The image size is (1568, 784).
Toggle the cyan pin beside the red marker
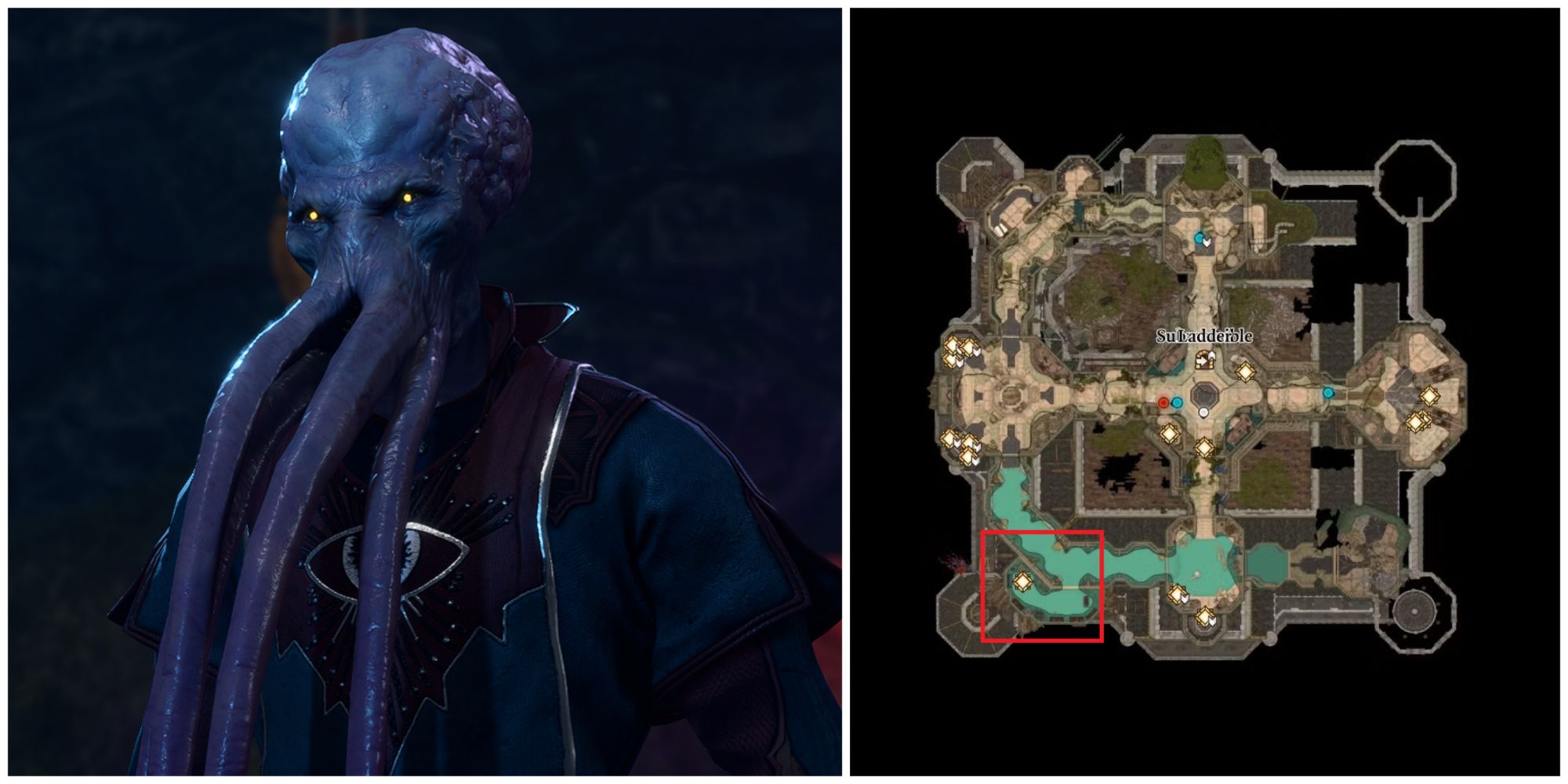pyautogui.click(x=1177, y=403)
